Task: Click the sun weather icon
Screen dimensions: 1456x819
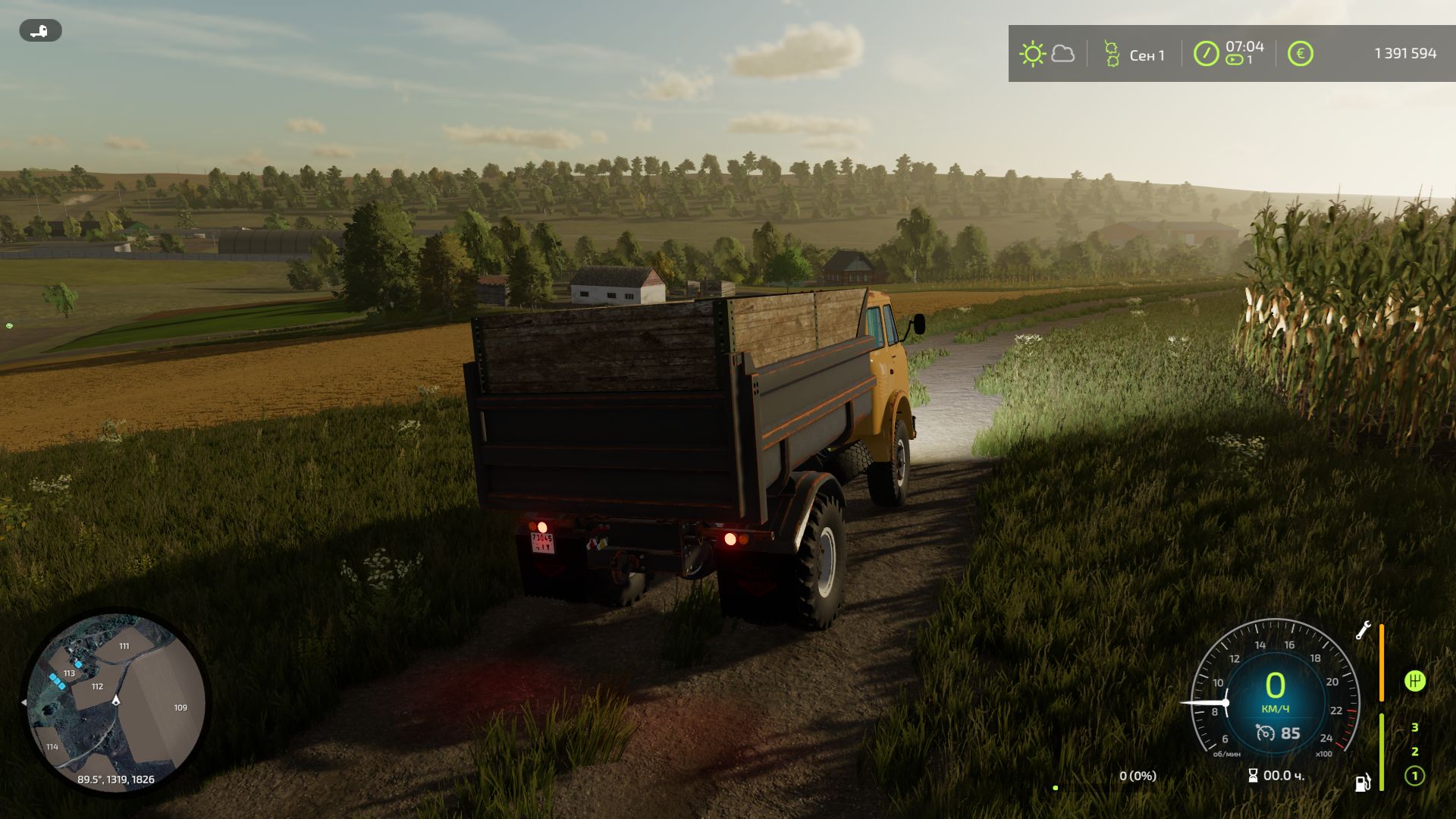Action: [x=1032, y=54]
